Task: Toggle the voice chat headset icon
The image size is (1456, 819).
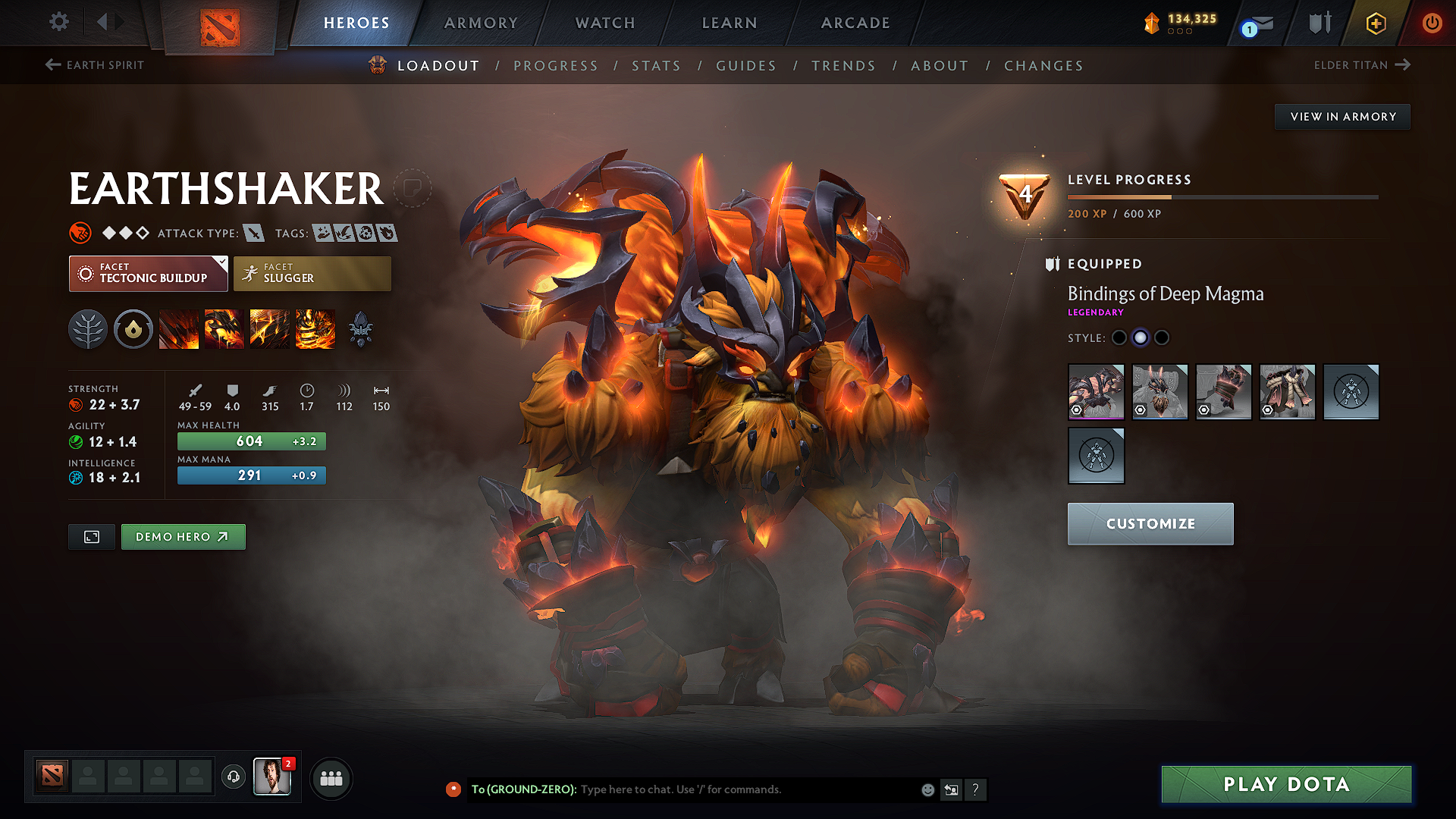Action: tap(233, 778)
